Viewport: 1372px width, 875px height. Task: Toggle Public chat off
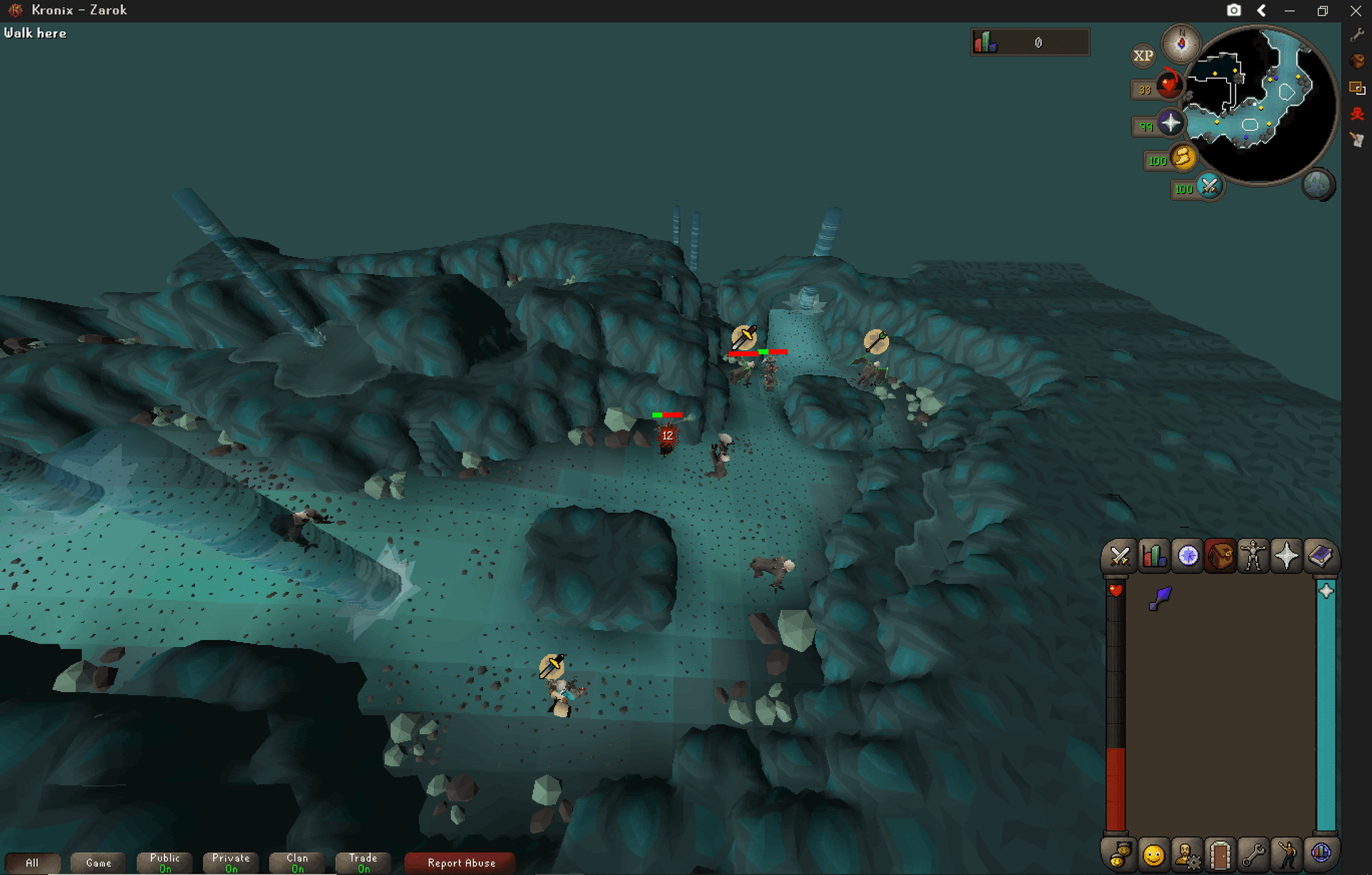point(164,862)
